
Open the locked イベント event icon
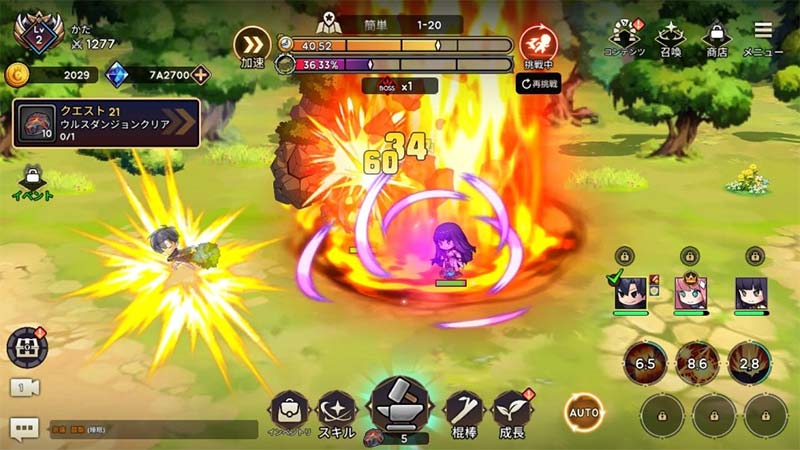(33, 181)
